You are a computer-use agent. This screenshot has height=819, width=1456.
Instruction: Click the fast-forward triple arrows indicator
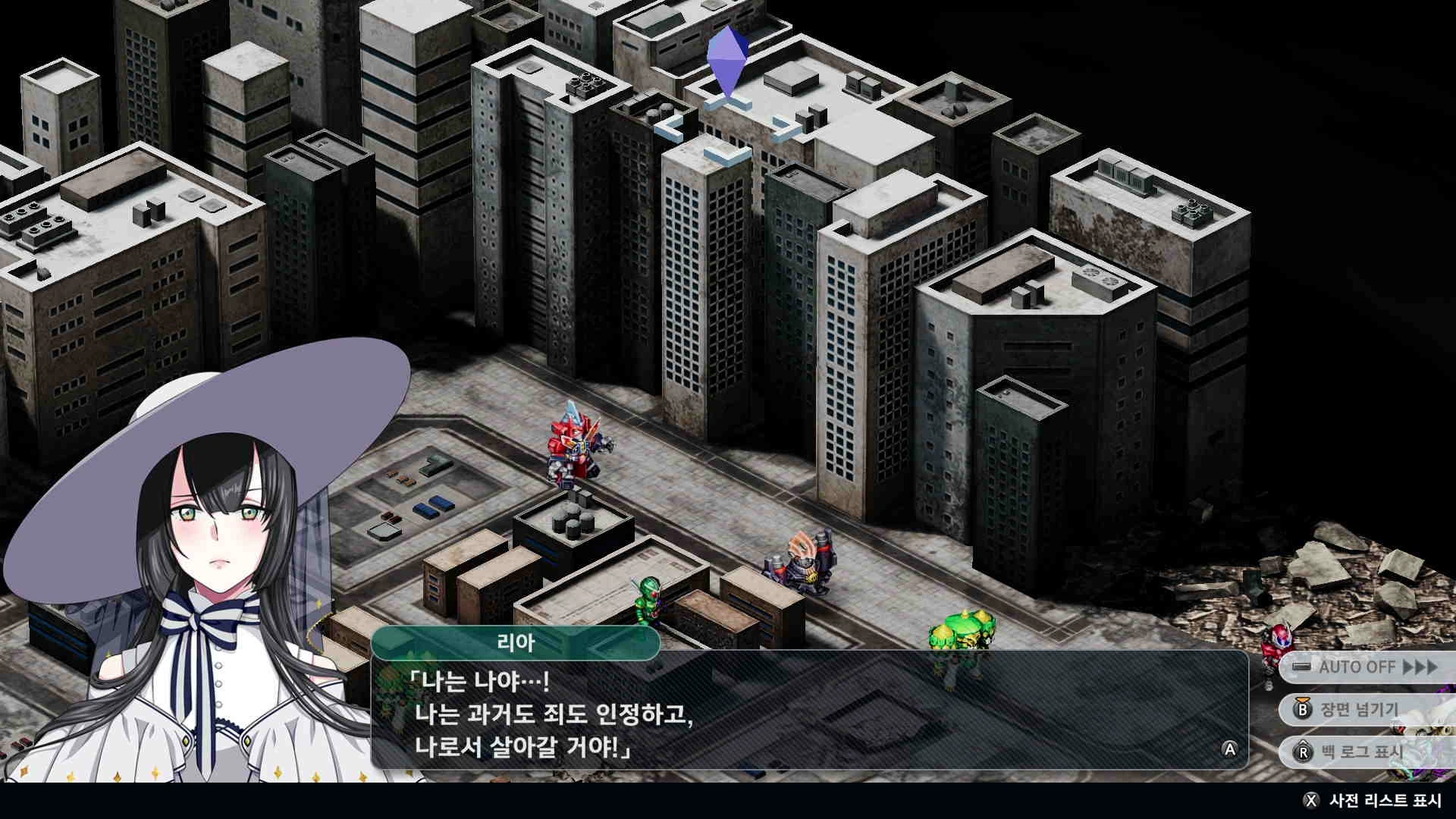click(x=1420, y=666)
